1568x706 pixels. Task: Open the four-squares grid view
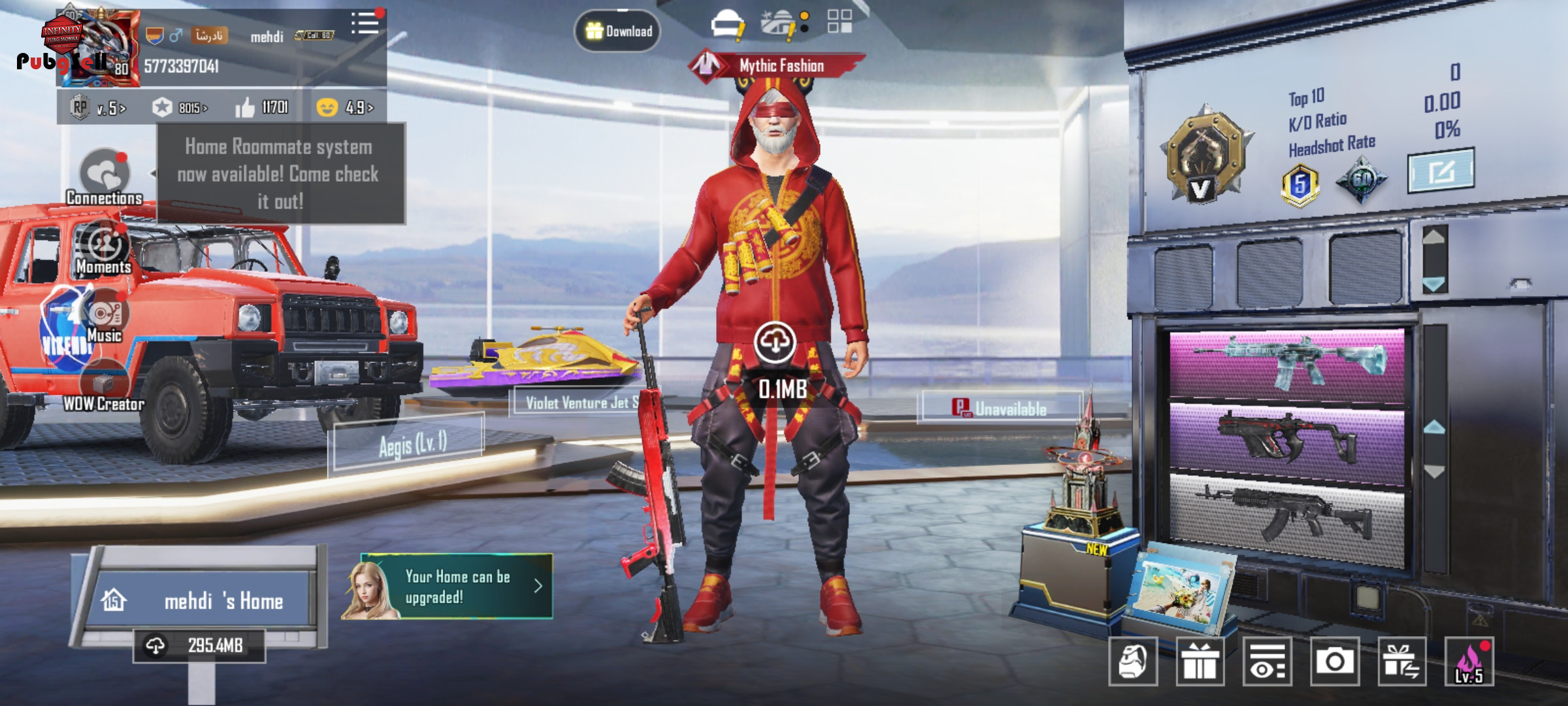coord(840,21)
